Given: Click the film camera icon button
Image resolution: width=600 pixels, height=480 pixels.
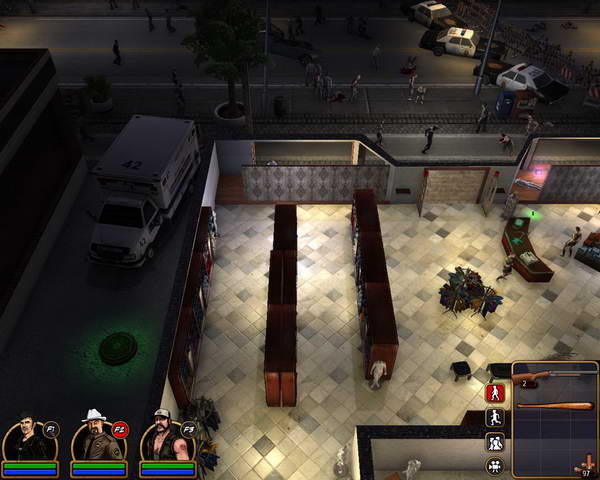Looking at the screenshot, I should click(x=494, y=466).
